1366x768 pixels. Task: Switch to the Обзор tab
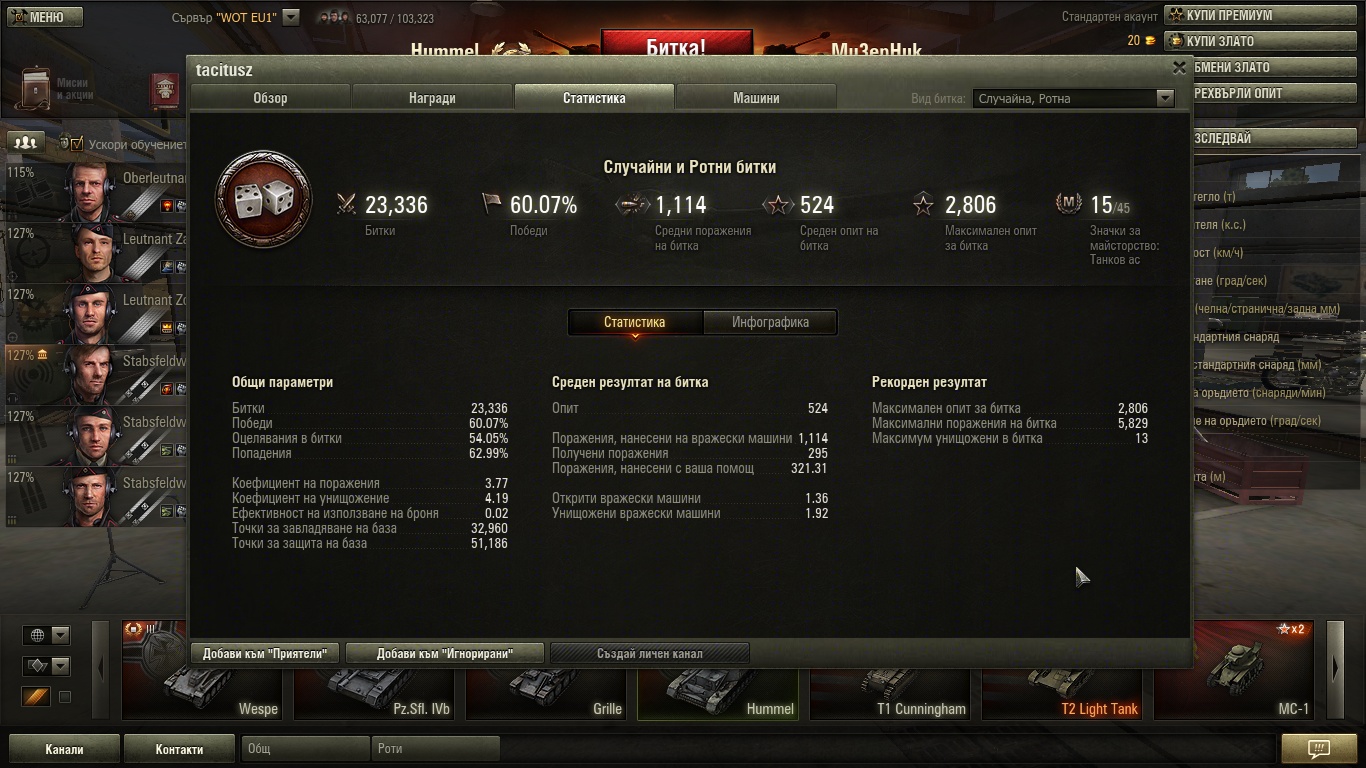[x=270, y=98]
